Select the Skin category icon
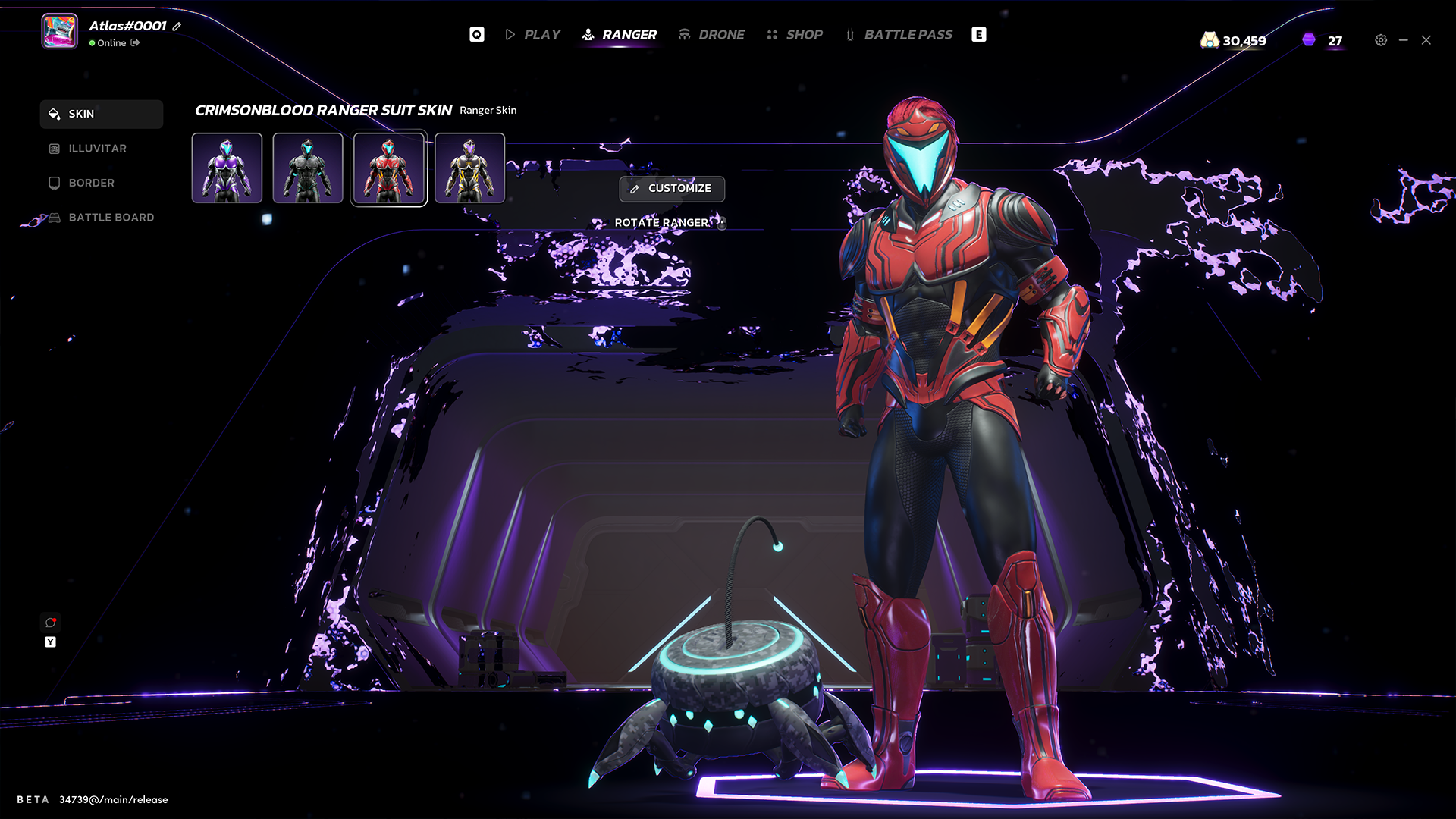The width and height of the screenshot is (1456, 819). pos(53,114)
